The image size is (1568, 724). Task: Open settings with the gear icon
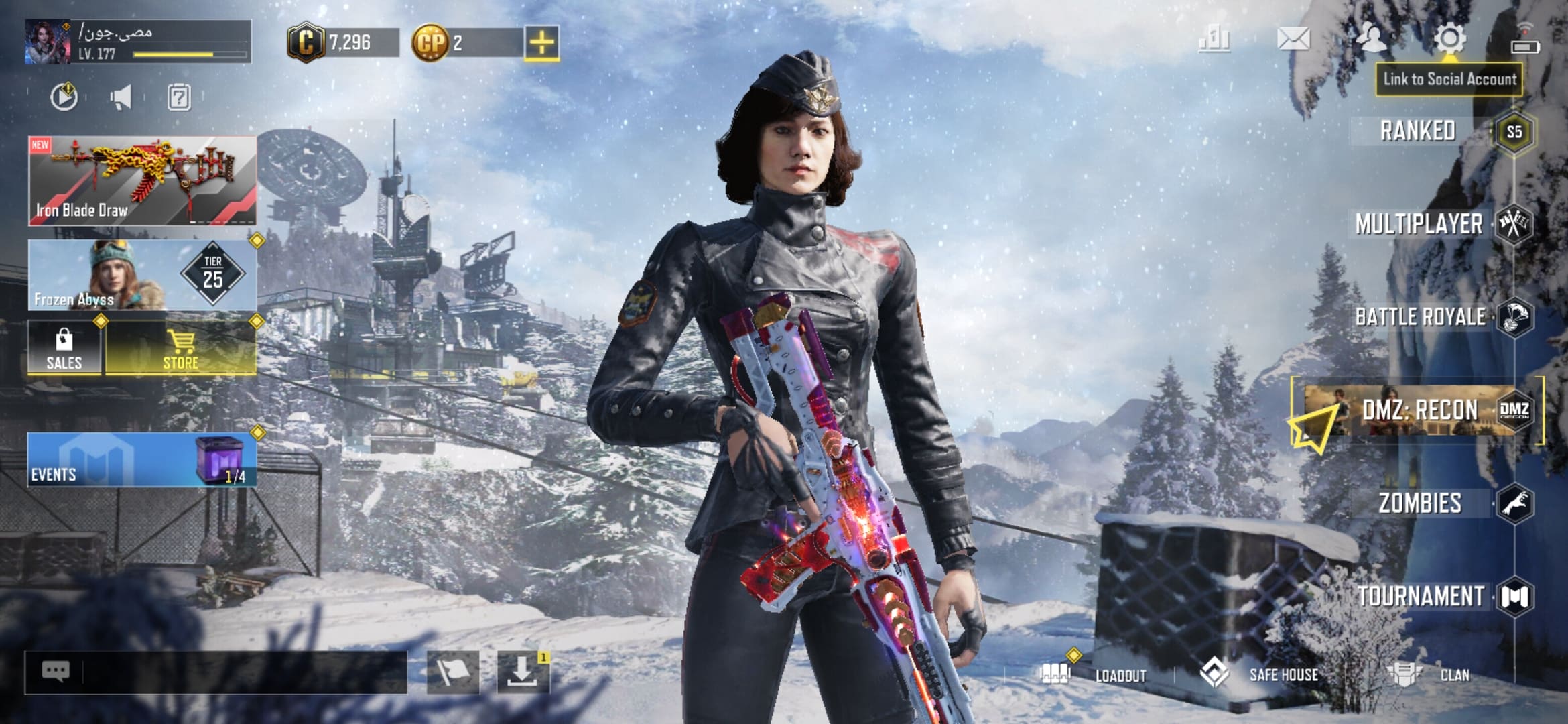click(1449, 39)
